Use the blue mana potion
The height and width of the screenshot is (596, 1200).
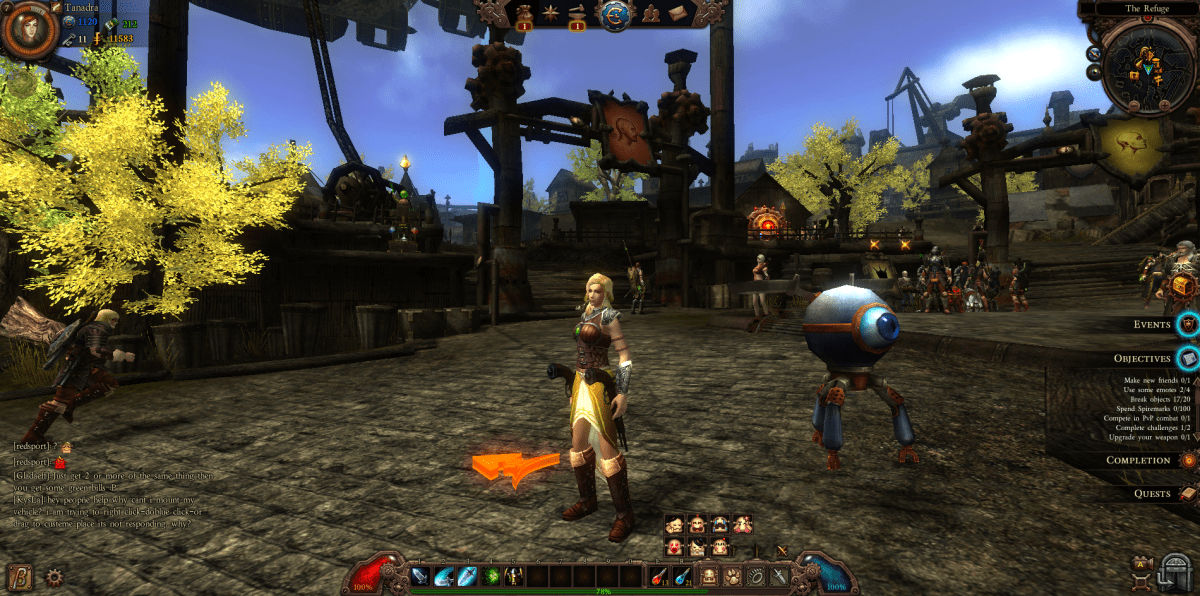684,576
